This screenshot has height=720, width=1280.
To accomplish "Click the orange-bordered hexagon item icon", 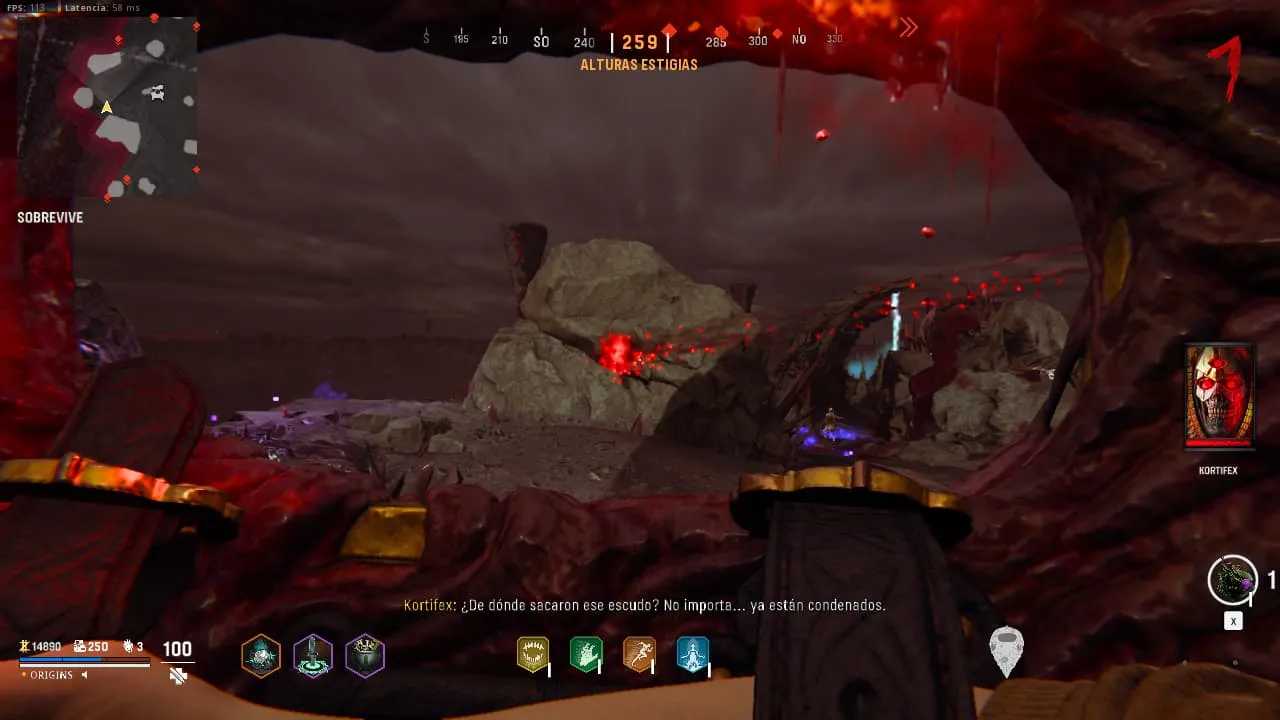I will coord(261,656).
